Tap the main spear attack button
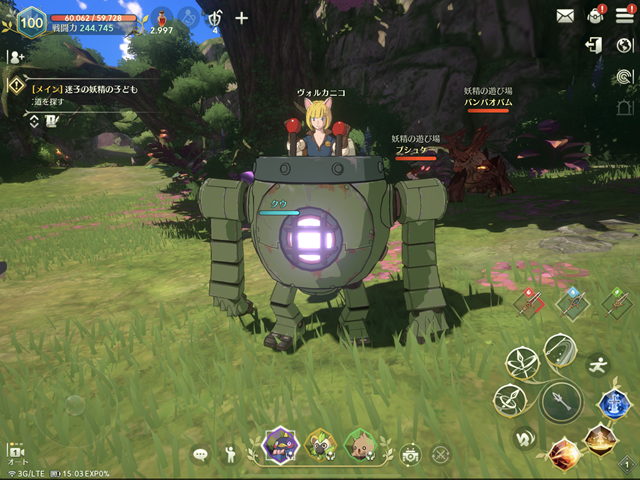 561,402
